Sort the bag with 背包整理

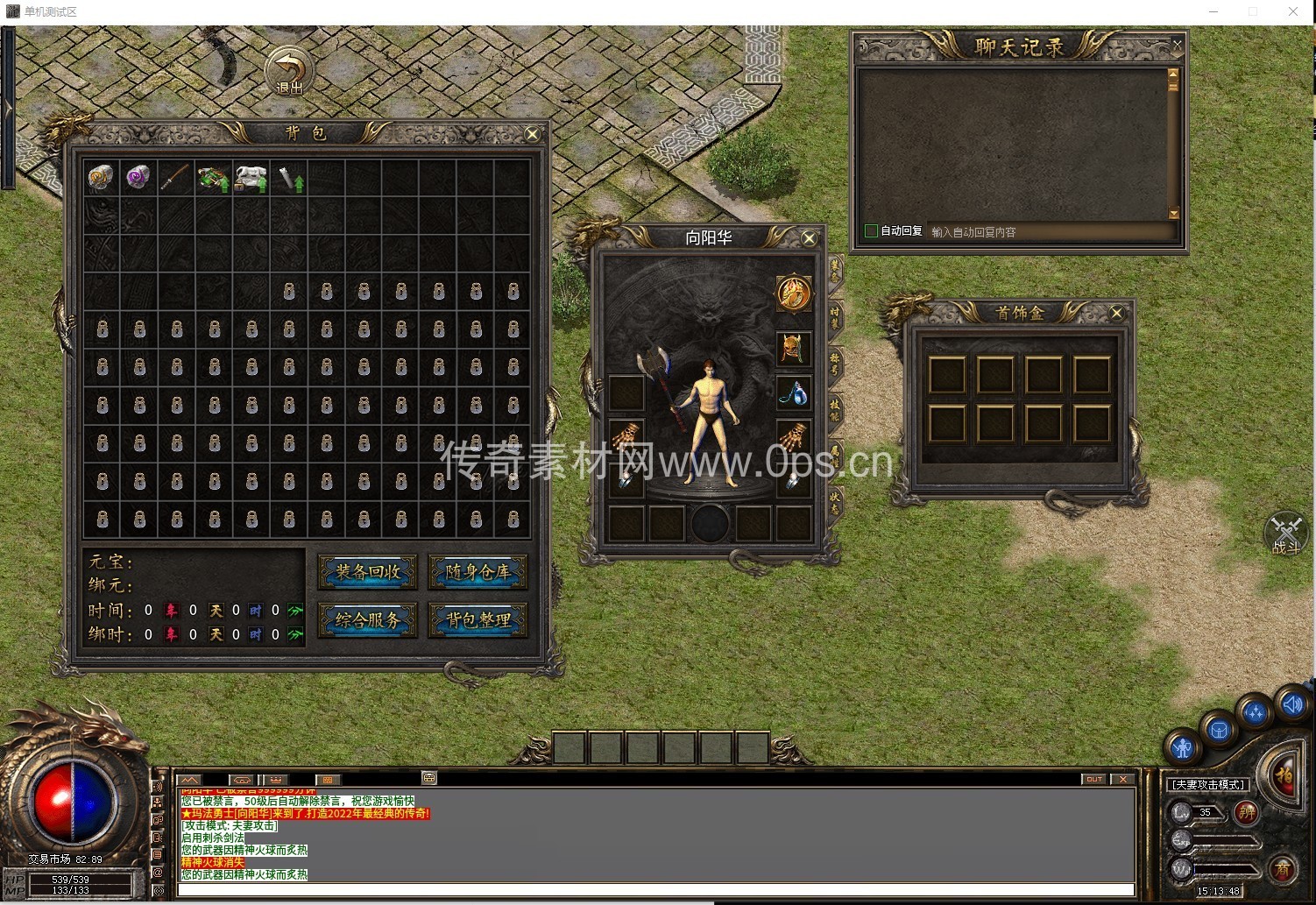(x=478, y=620)
